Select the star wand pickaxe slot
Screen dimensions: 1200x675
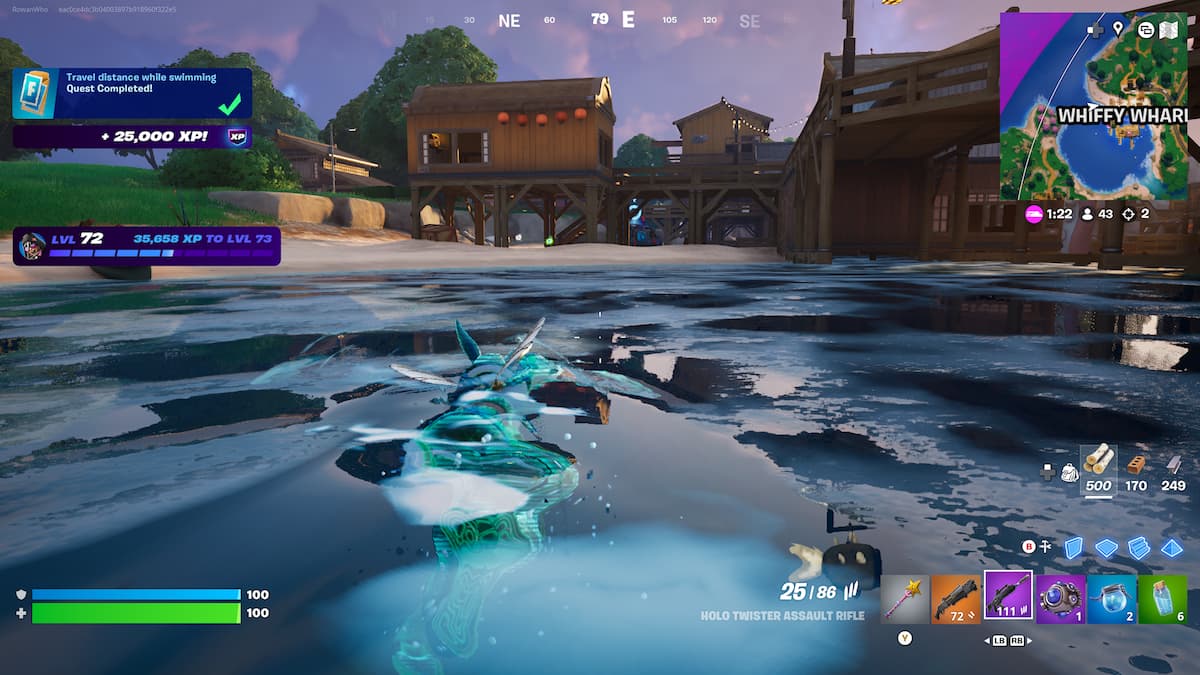(x=905, y=598)
